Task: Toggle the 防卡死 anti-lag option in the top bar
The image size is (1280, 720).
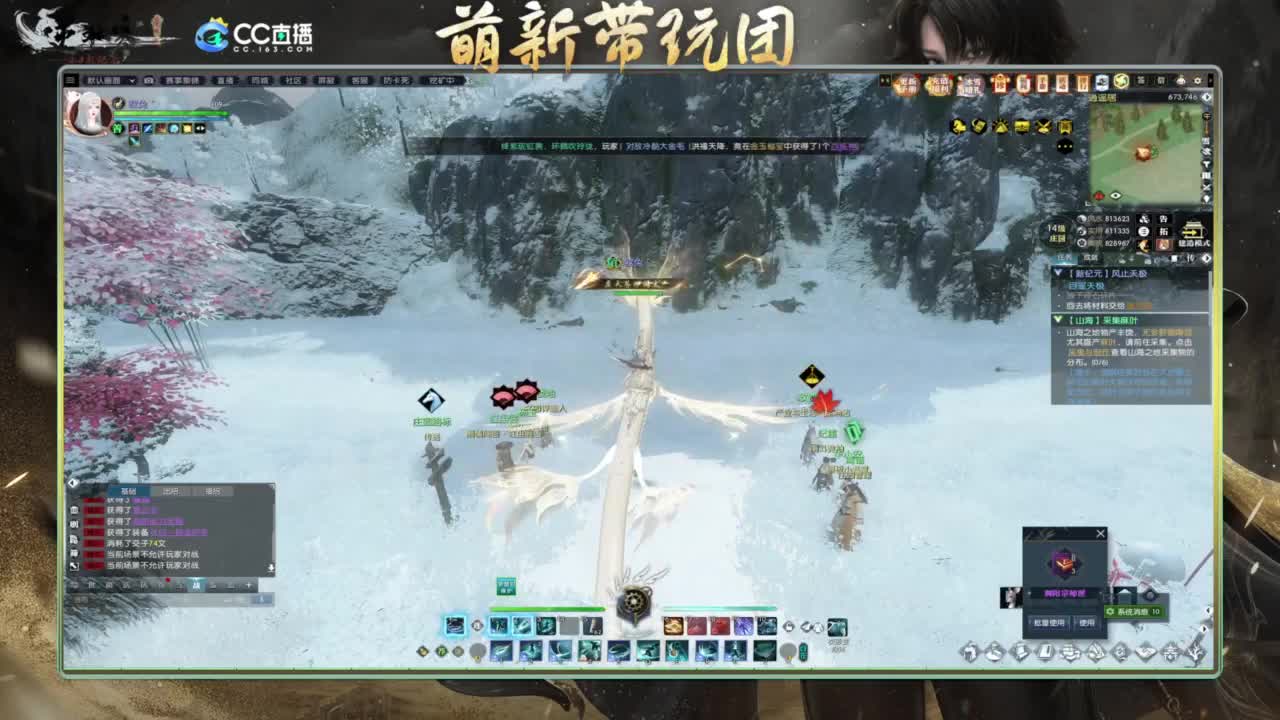Action: pos(396,81)
